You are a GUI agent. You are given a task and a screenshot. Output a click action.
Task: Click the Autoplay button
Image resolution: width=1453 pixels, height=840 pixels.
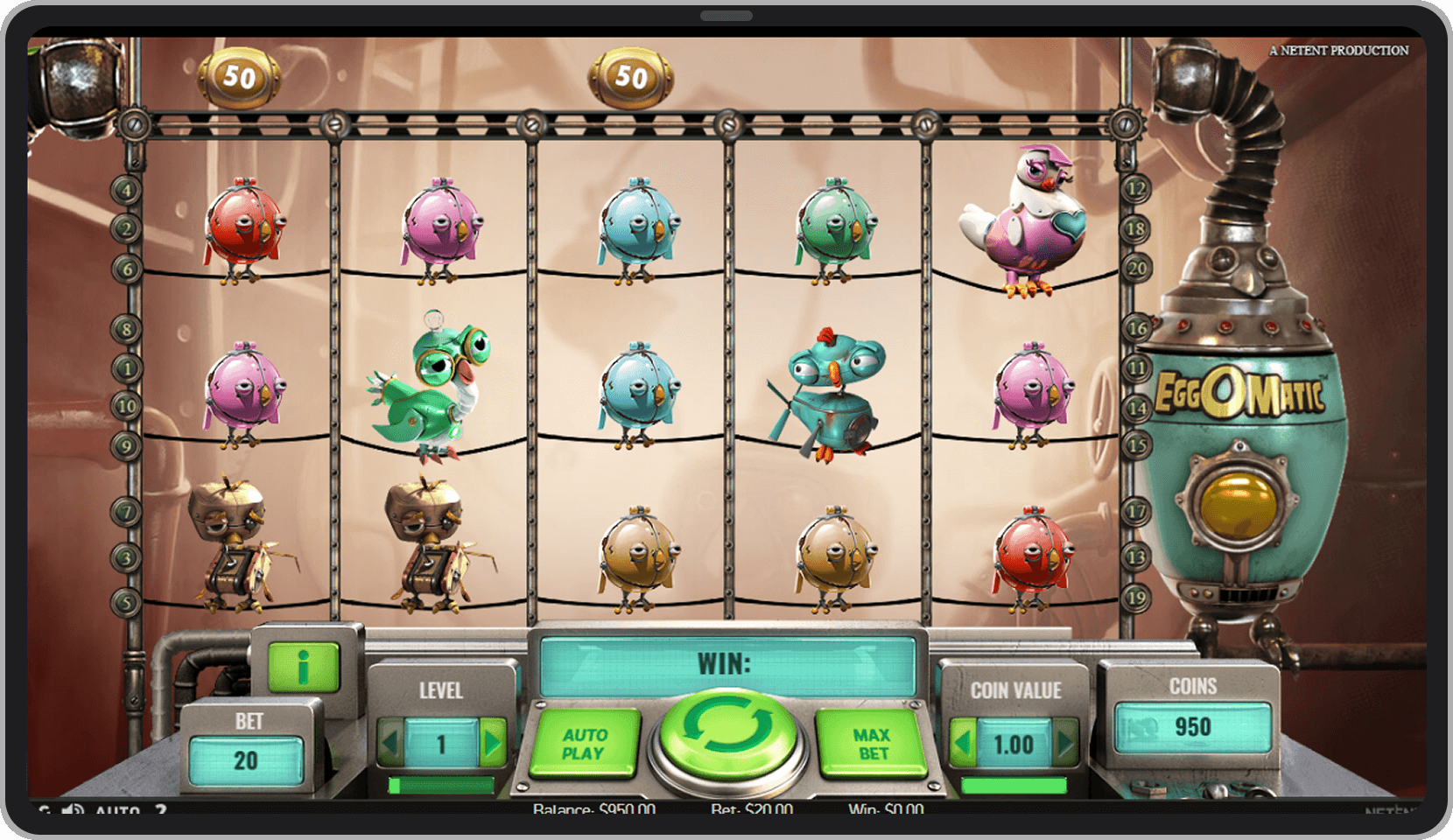click(587, 744)
